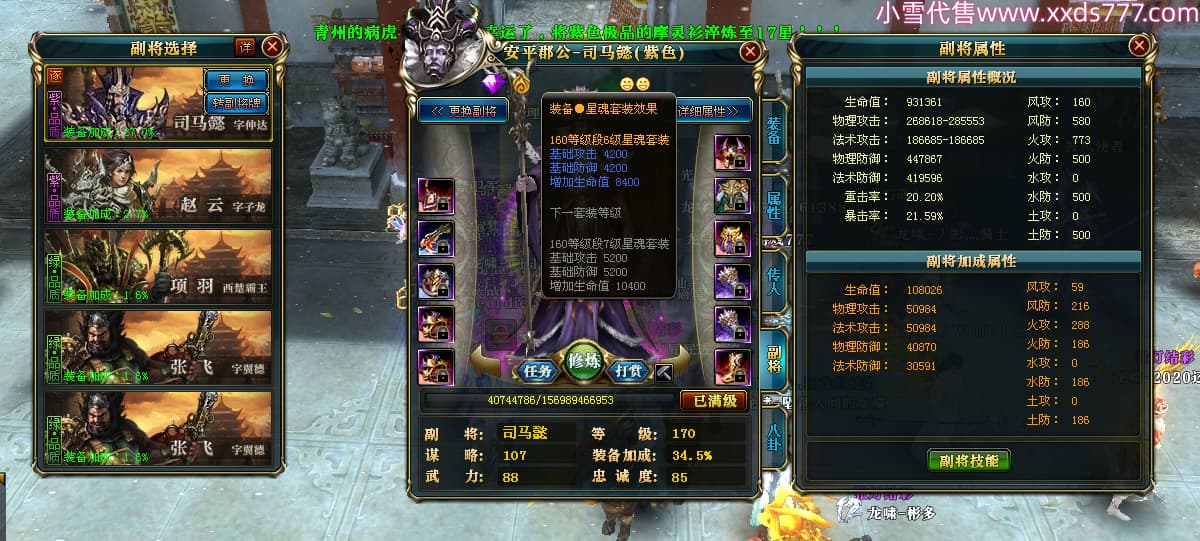Switch to the 属性 tab
The width and height of the screenshot is (1200, 541).
pos(774,205)
